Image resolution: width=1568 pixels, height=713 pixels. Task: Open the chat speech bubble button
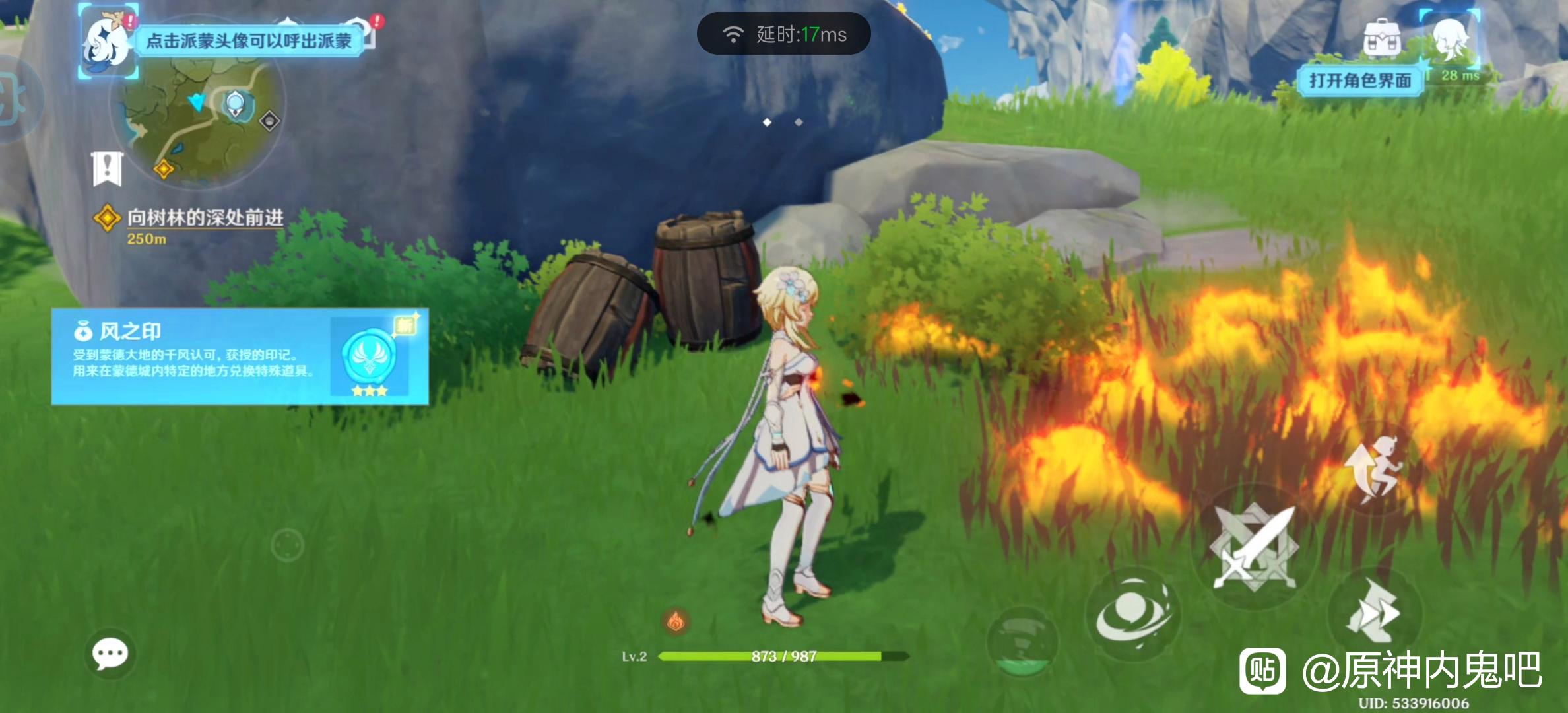tap(110, 654)
